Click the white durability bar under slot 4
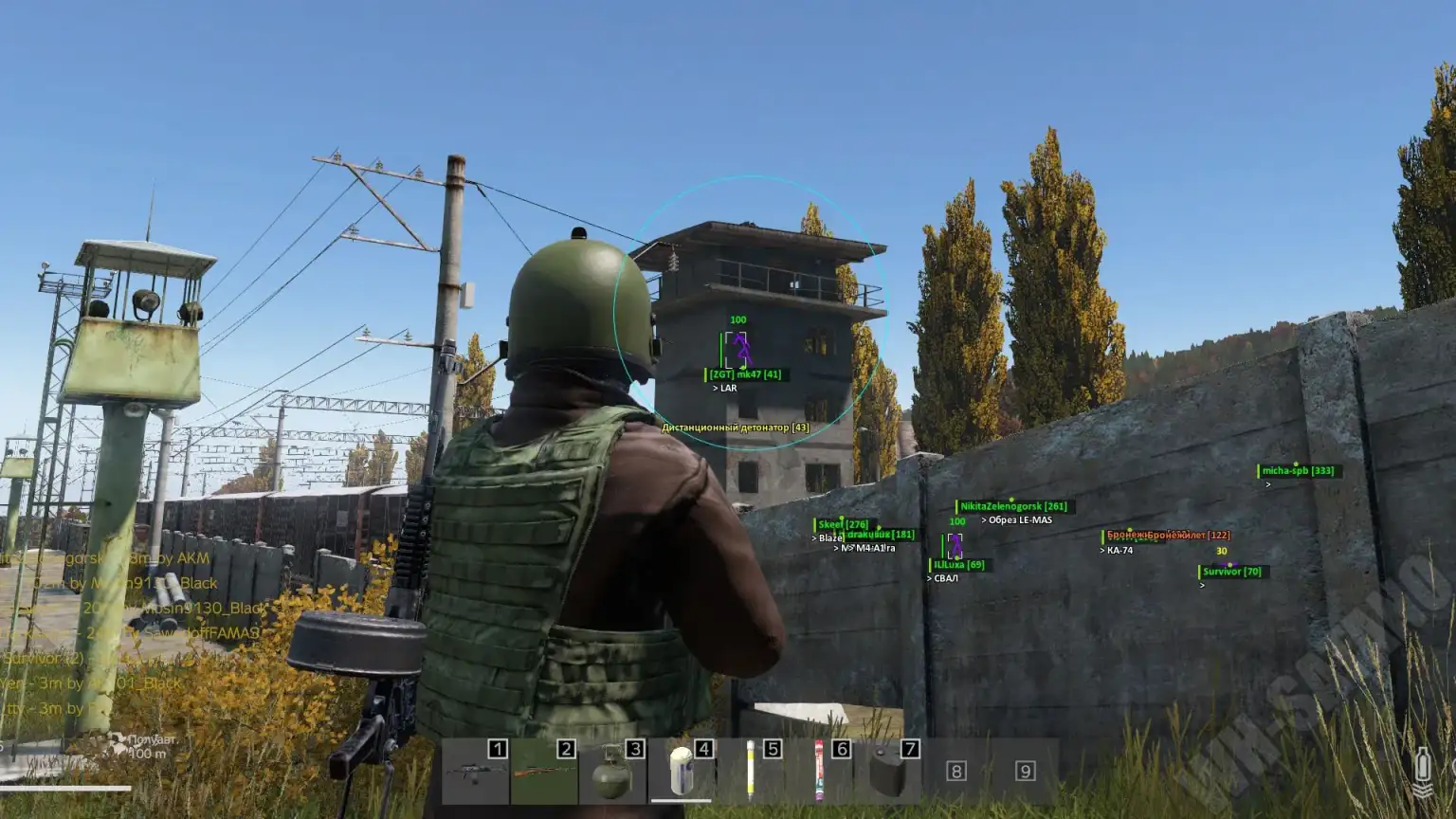This screenshot has width=1456, height=819. 681,802
